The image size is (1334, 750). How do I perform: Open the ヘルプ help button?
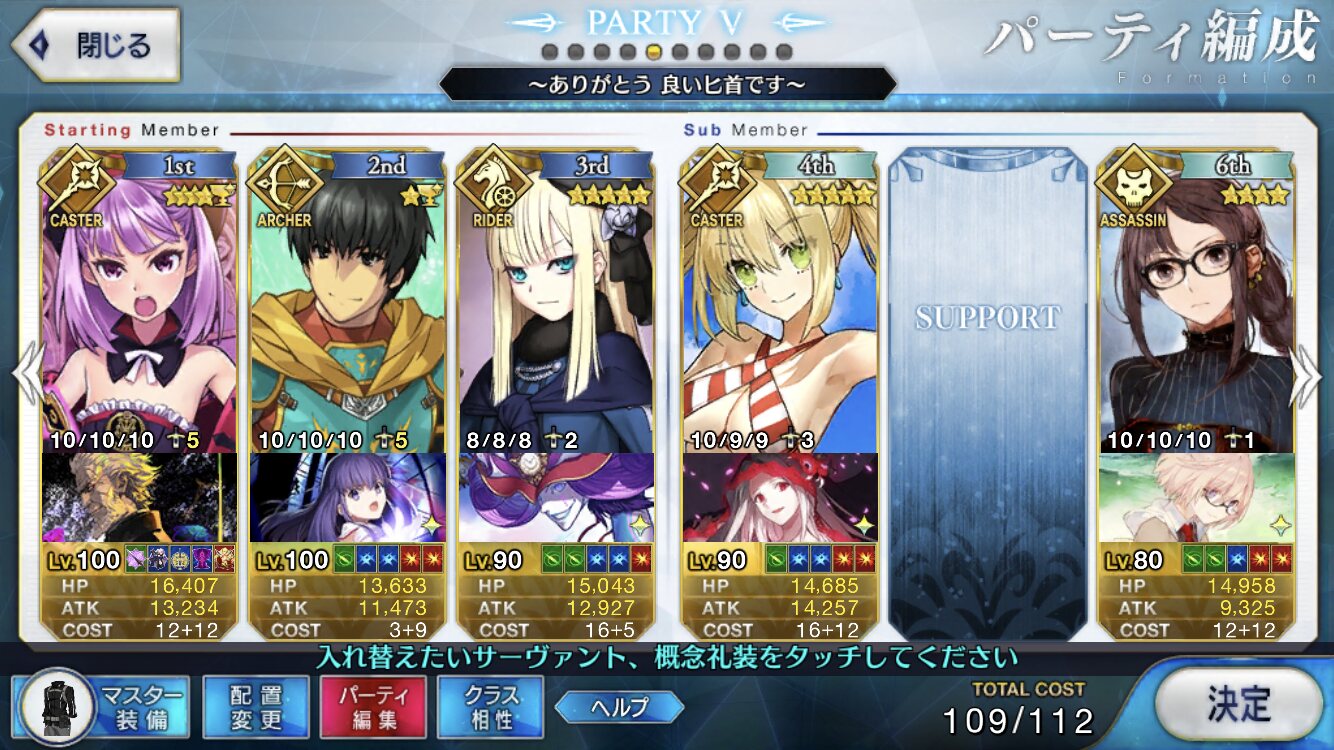619,707
